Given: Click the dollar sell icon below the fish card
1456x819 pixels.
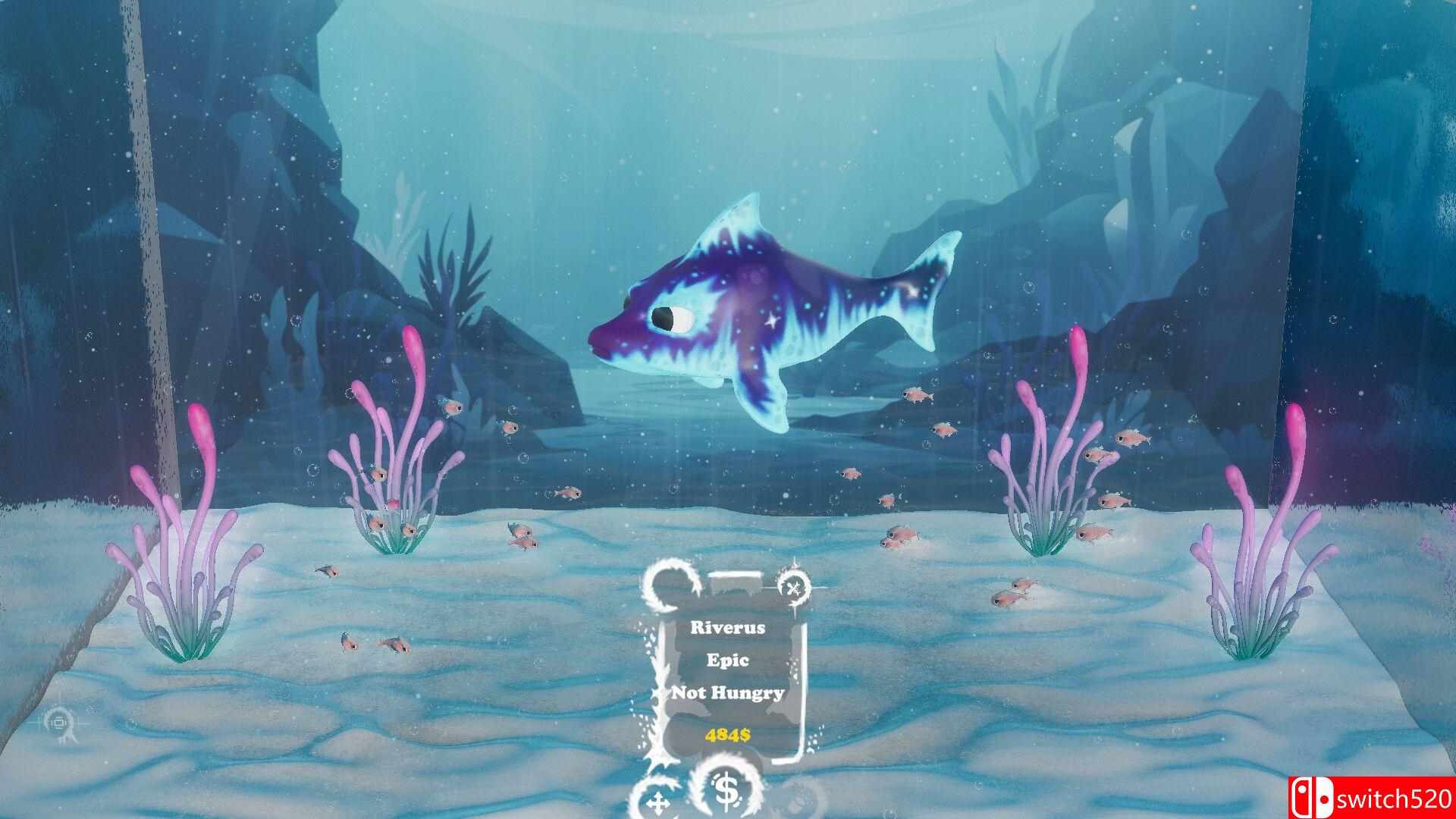Looking at the screenshot, I should [x=726, y=792].
